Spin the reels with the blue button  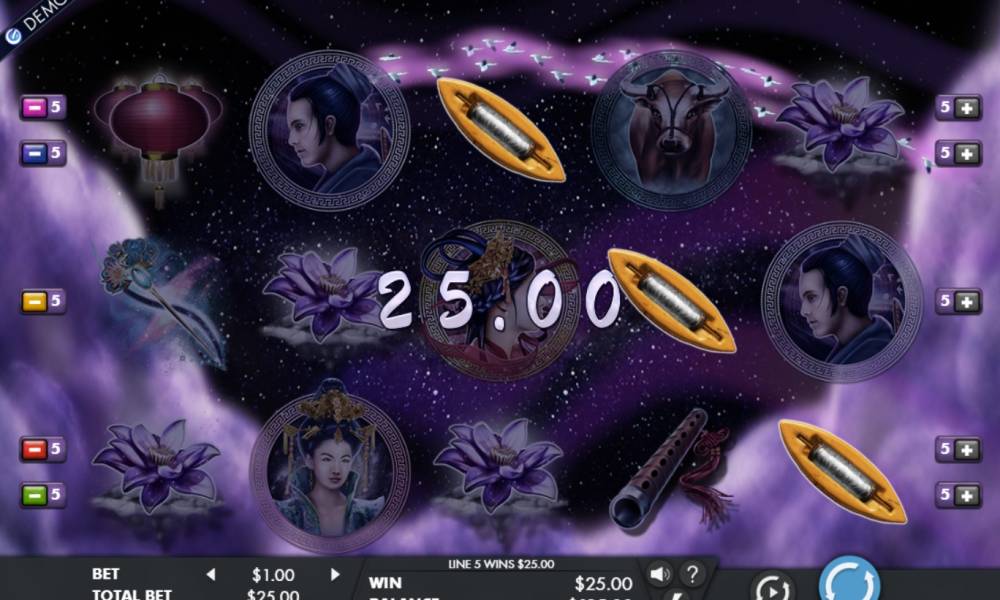(x=849, y=580)
